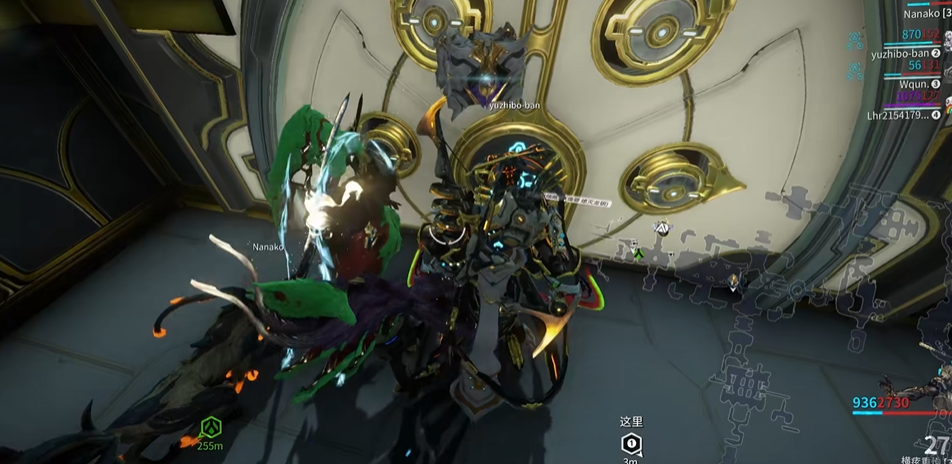
Task: Select squad member Wqun. in the list
Action: tap(912, 84)
